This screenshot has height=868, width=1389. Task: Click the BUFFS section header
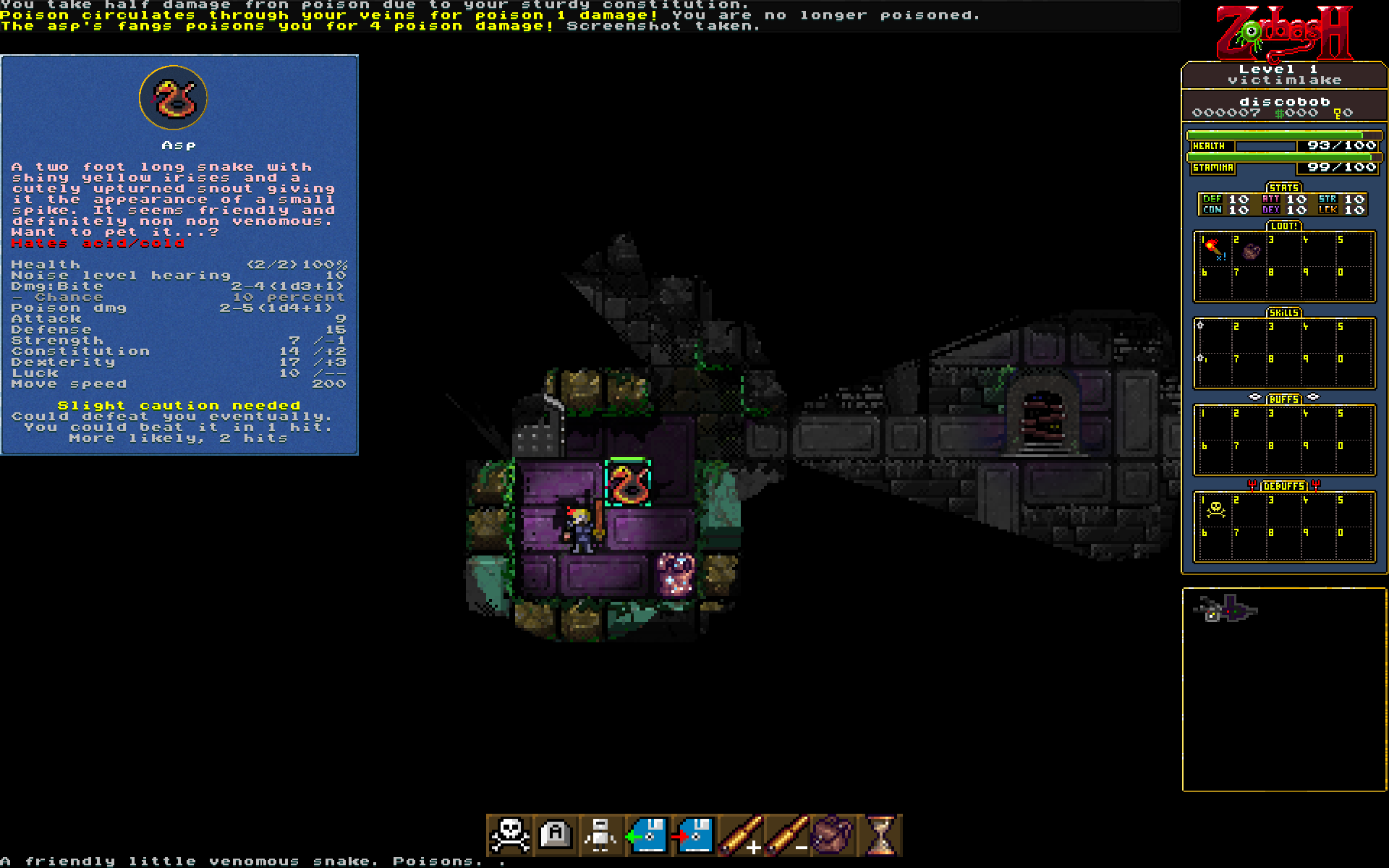pyautogui.click(x=1283, y=399)
